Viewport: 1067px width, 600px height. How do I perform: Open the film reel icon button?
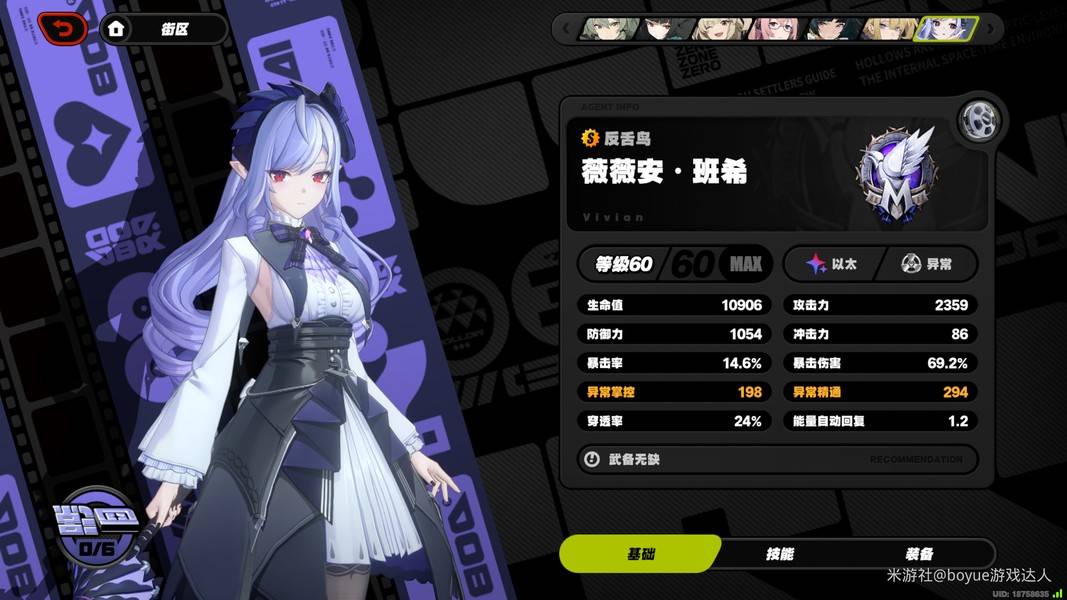click(x=978, y=121)
